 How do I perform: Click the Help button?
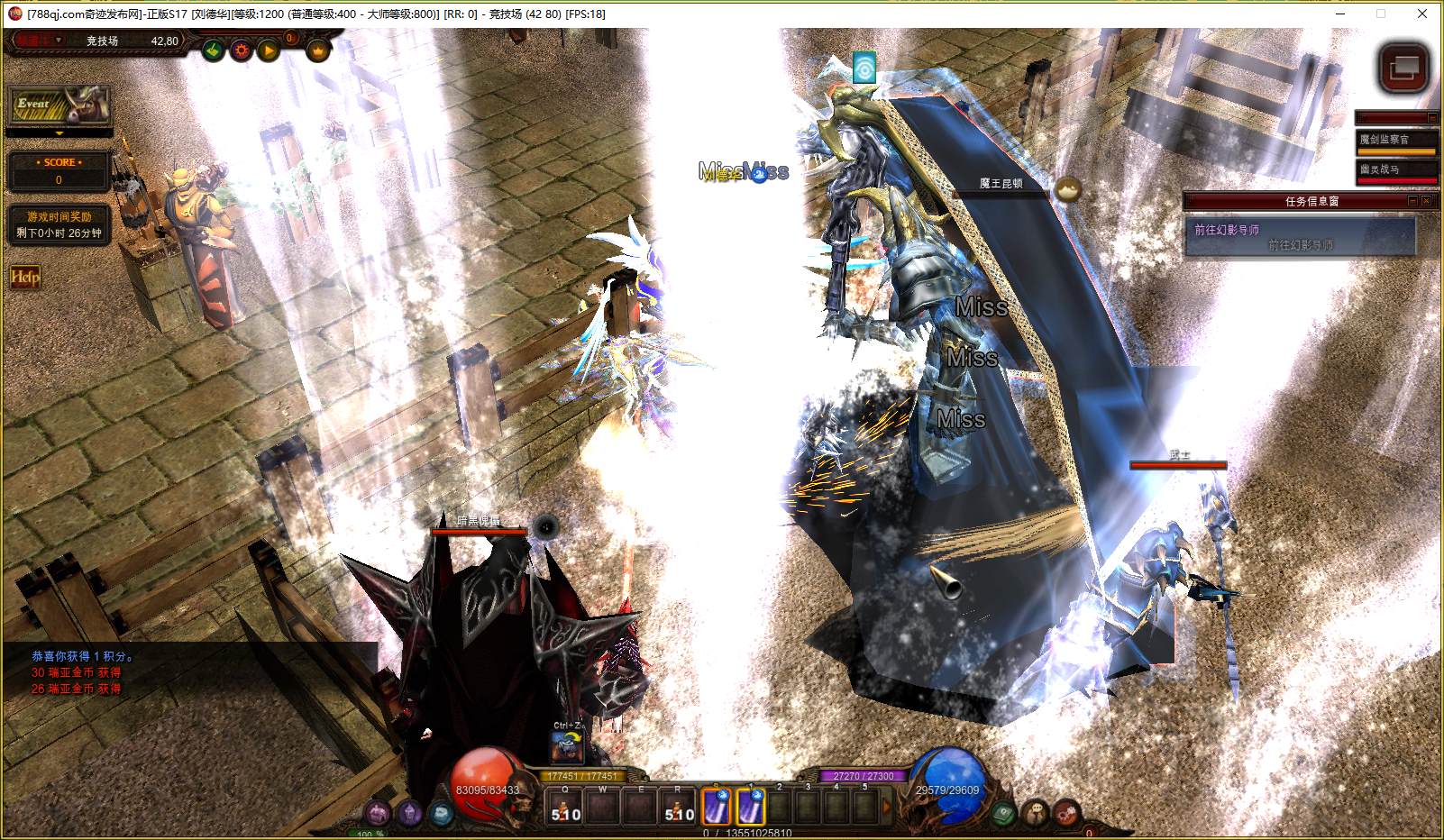click(24, 277)
